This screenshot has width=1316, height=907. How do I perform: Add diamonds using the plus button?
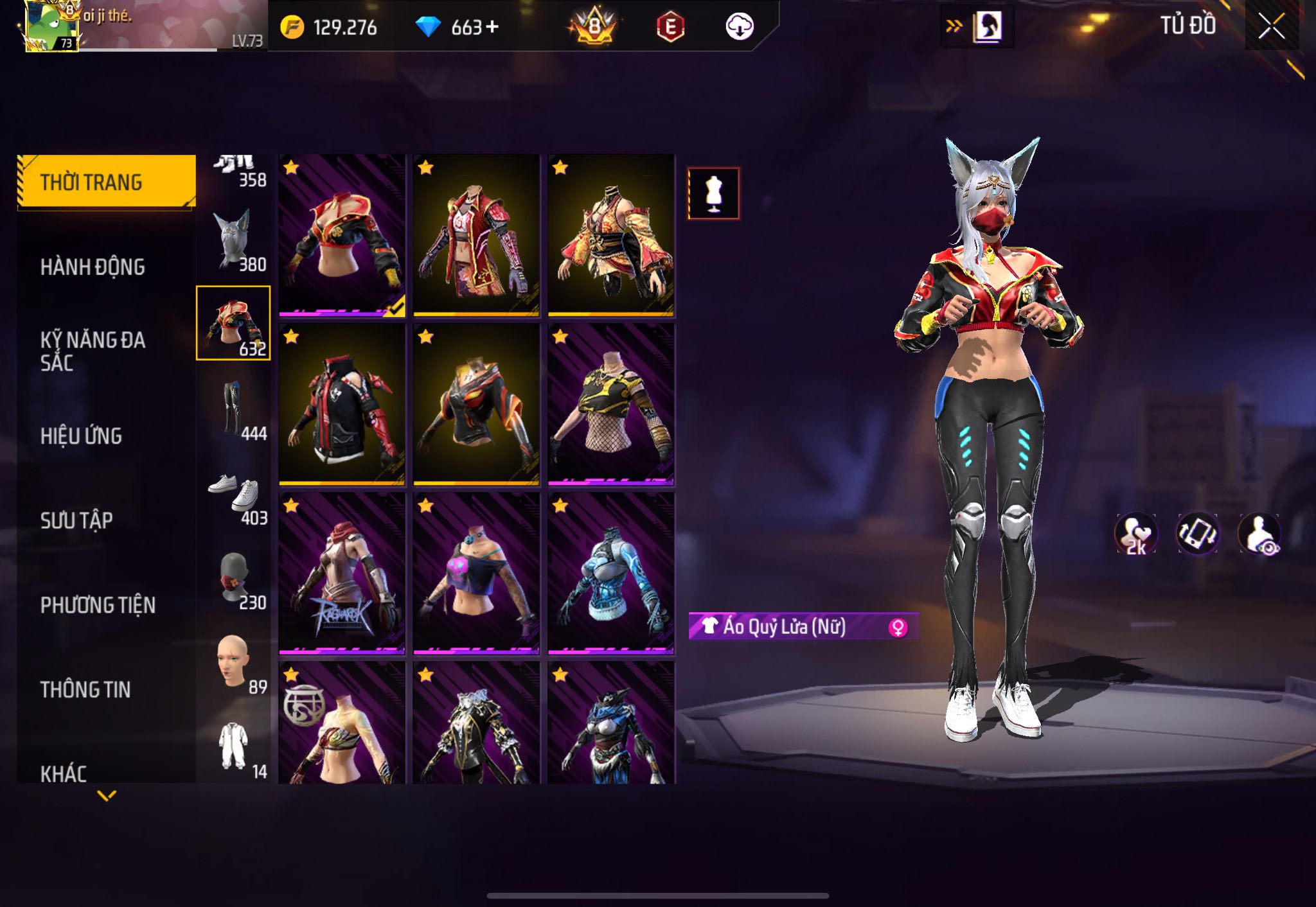[x=492, y=27]
